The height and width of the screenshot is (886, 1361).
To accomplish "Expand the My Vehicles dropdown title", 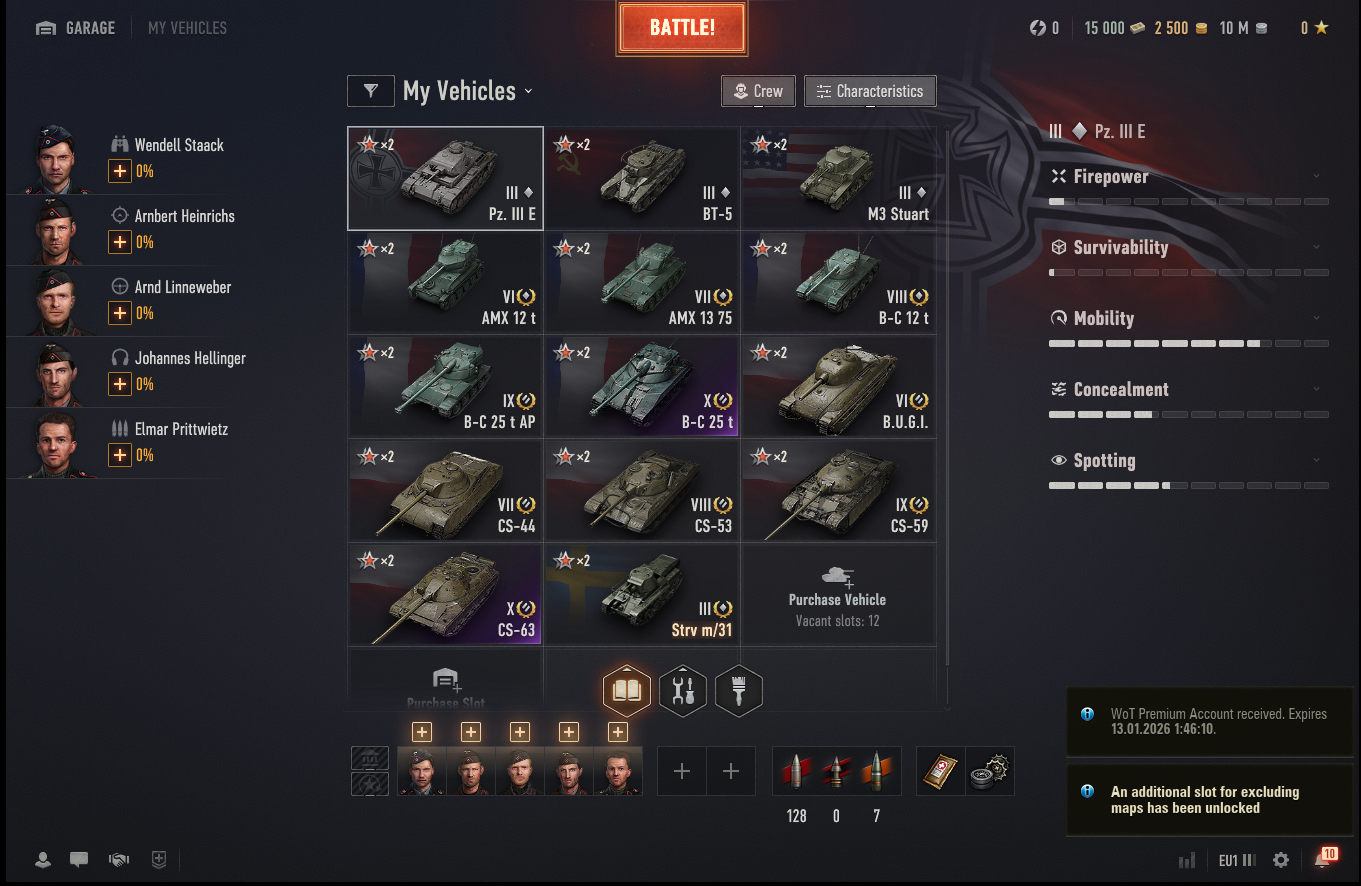I will click(468, 91).
